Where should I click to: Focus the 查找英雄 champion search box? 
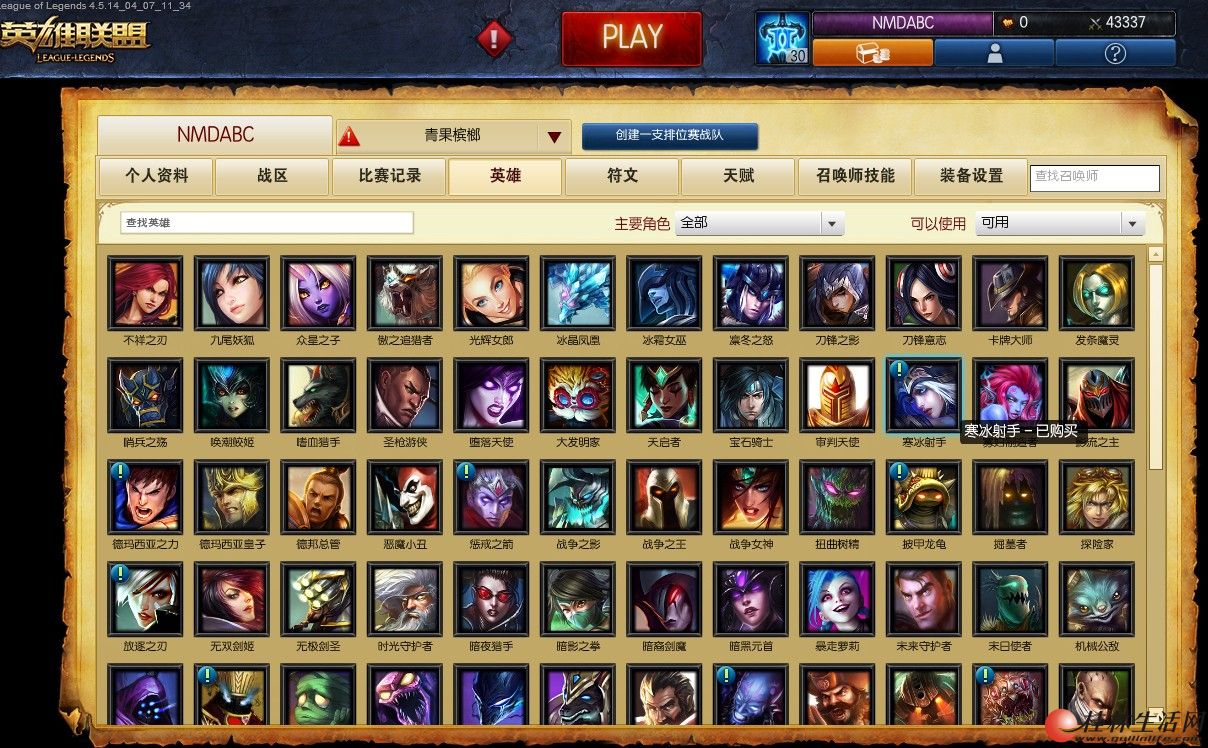point(266,222)
